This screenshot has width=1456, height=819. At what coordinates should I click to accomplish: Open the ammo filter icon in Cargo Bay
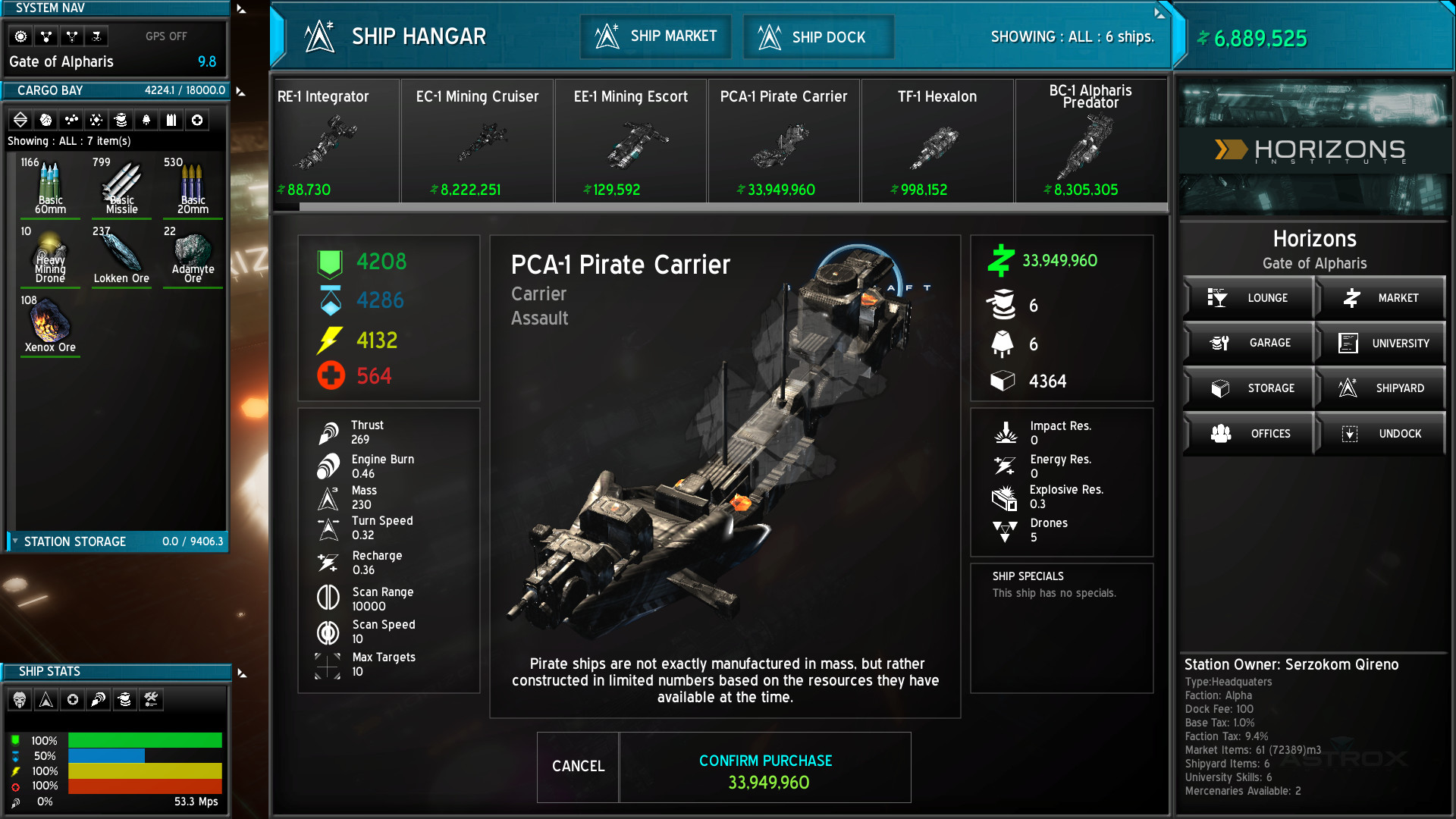[x=172, y=119]
